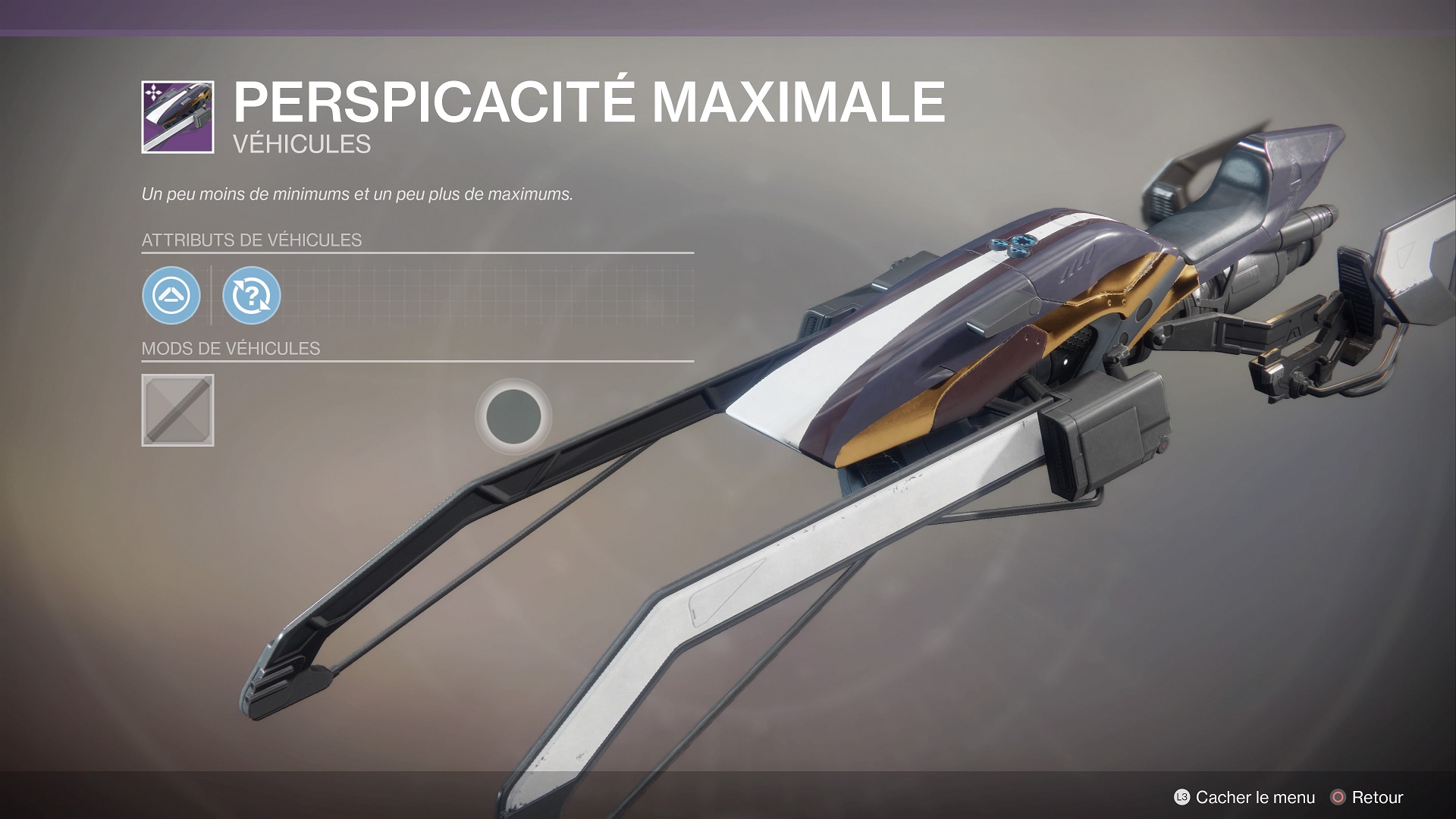Click the Perspicacité Maximale item thumbnail
The height and width of the screenshot is (819, 1456).
[x=177, y=118]
